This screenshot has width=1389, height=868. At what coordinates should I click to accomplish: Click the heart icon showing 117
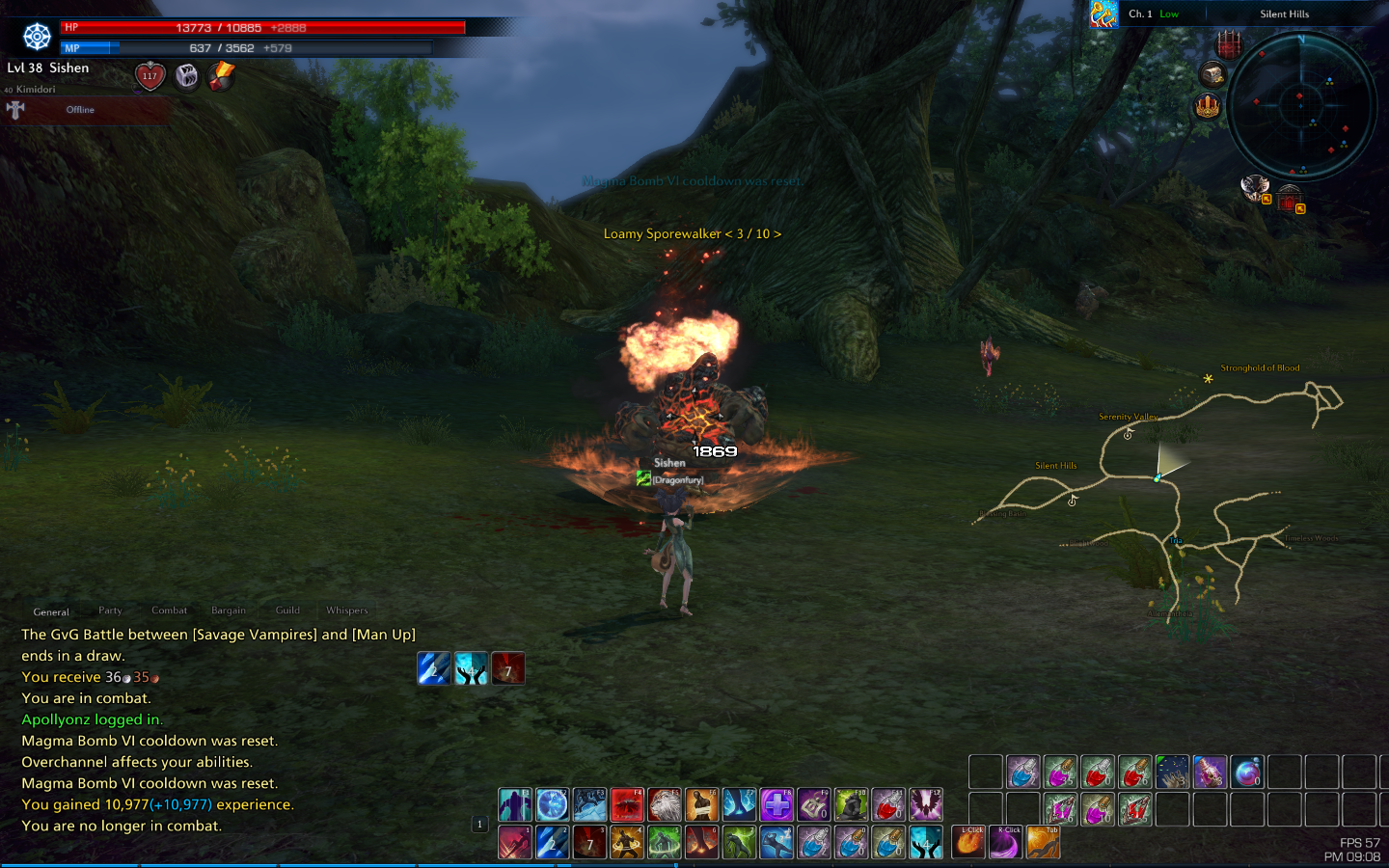(150, 76)
